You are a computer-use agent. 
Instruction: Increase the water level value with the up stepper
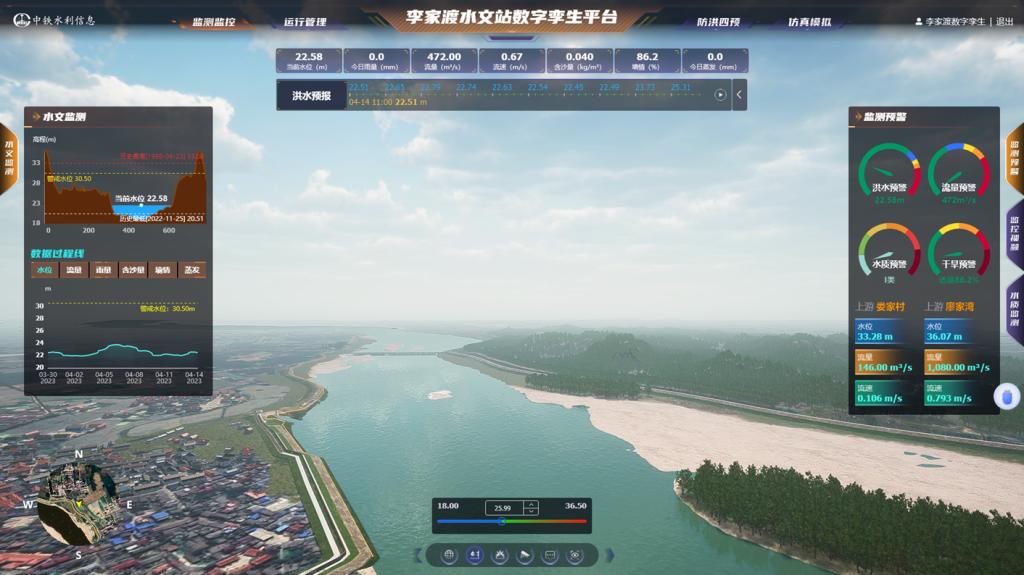(531, 504)
